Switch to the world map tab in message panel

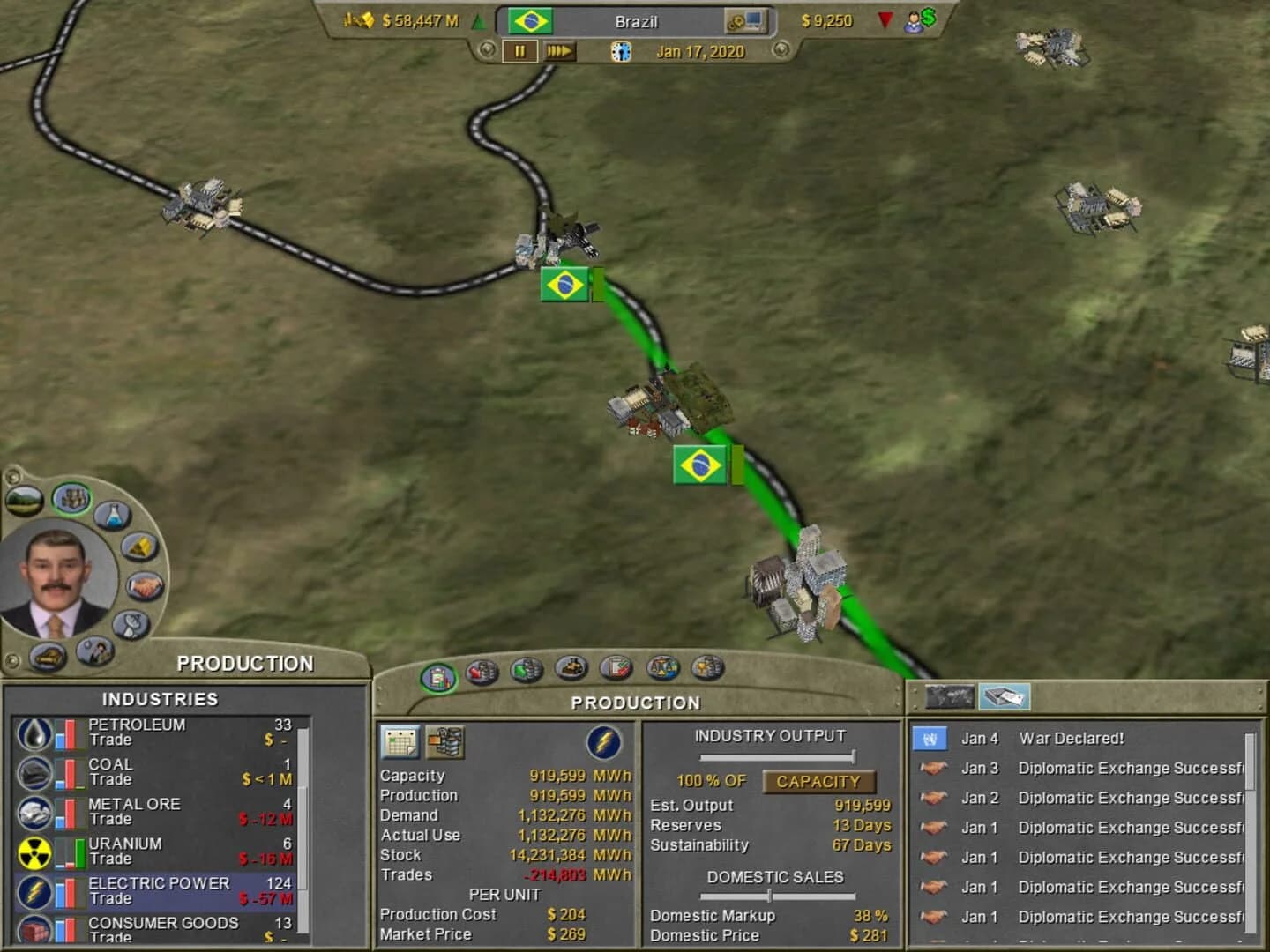948,697
